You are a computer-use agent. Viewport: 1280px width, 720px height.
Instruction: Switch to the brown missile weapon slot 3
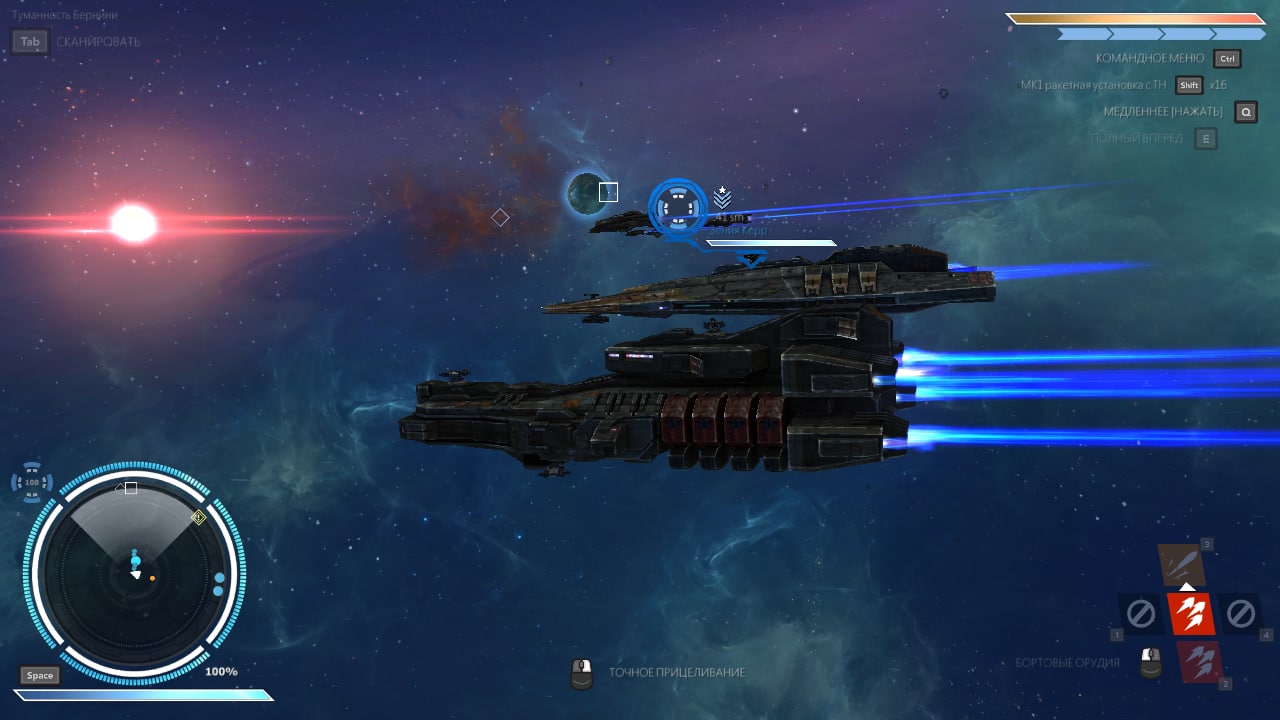click(1185, 565)
